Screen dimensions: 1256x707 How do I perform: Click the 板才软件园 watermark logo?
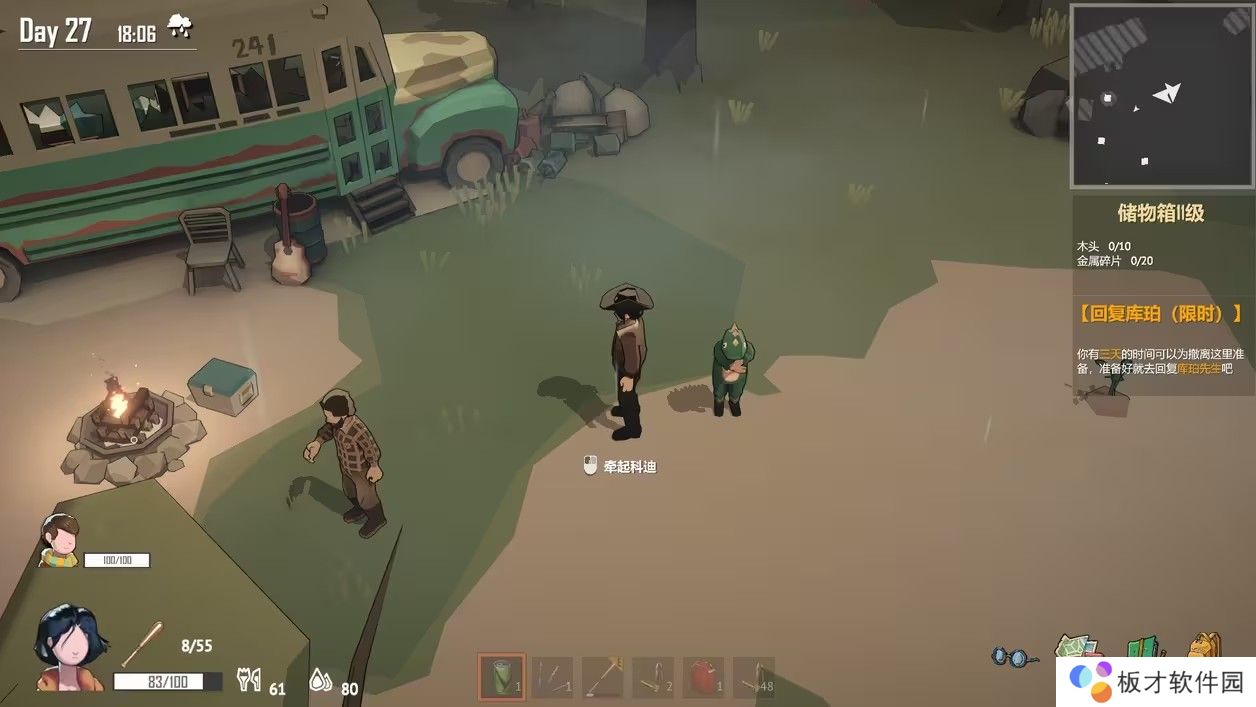[x=1154, y=682]
